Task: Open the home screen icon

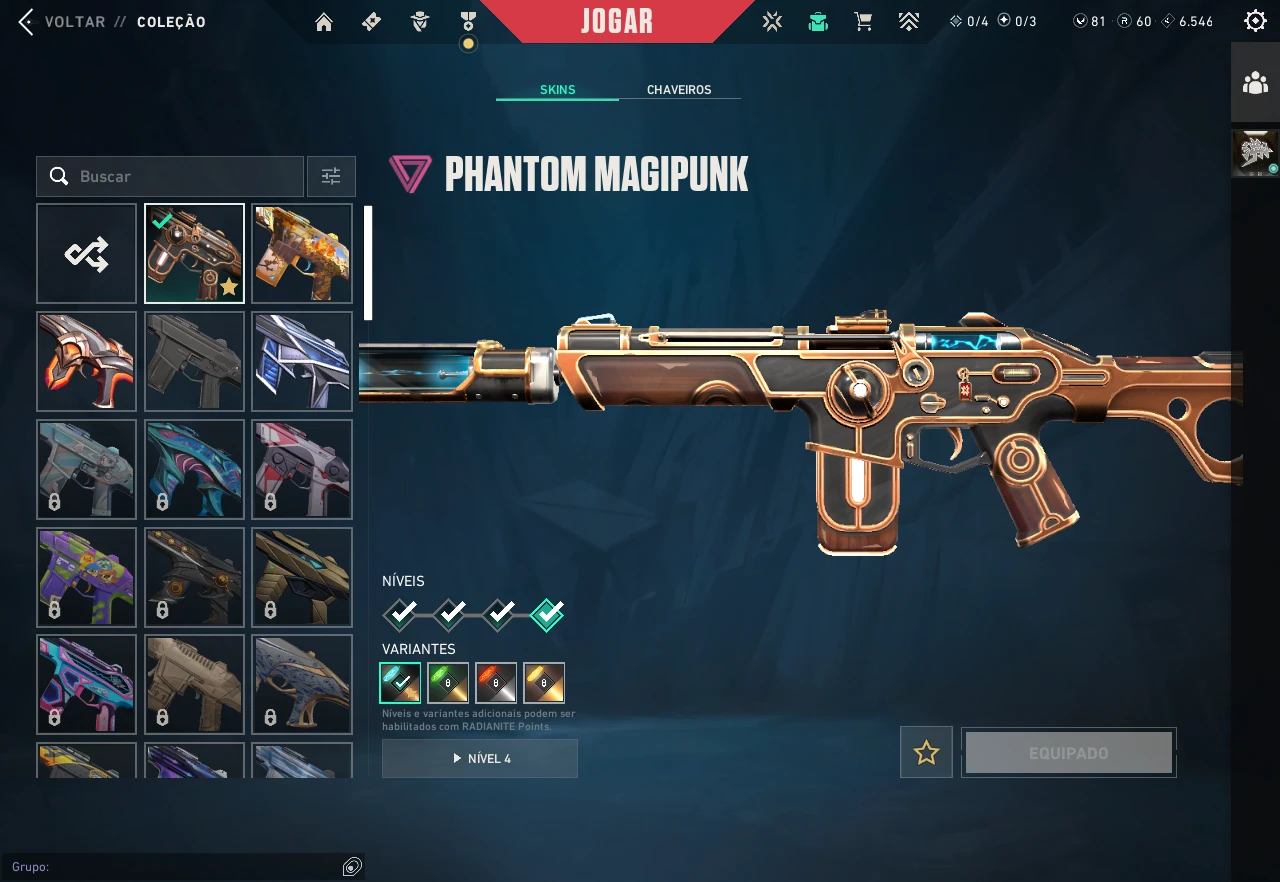Action: [323, 22]
